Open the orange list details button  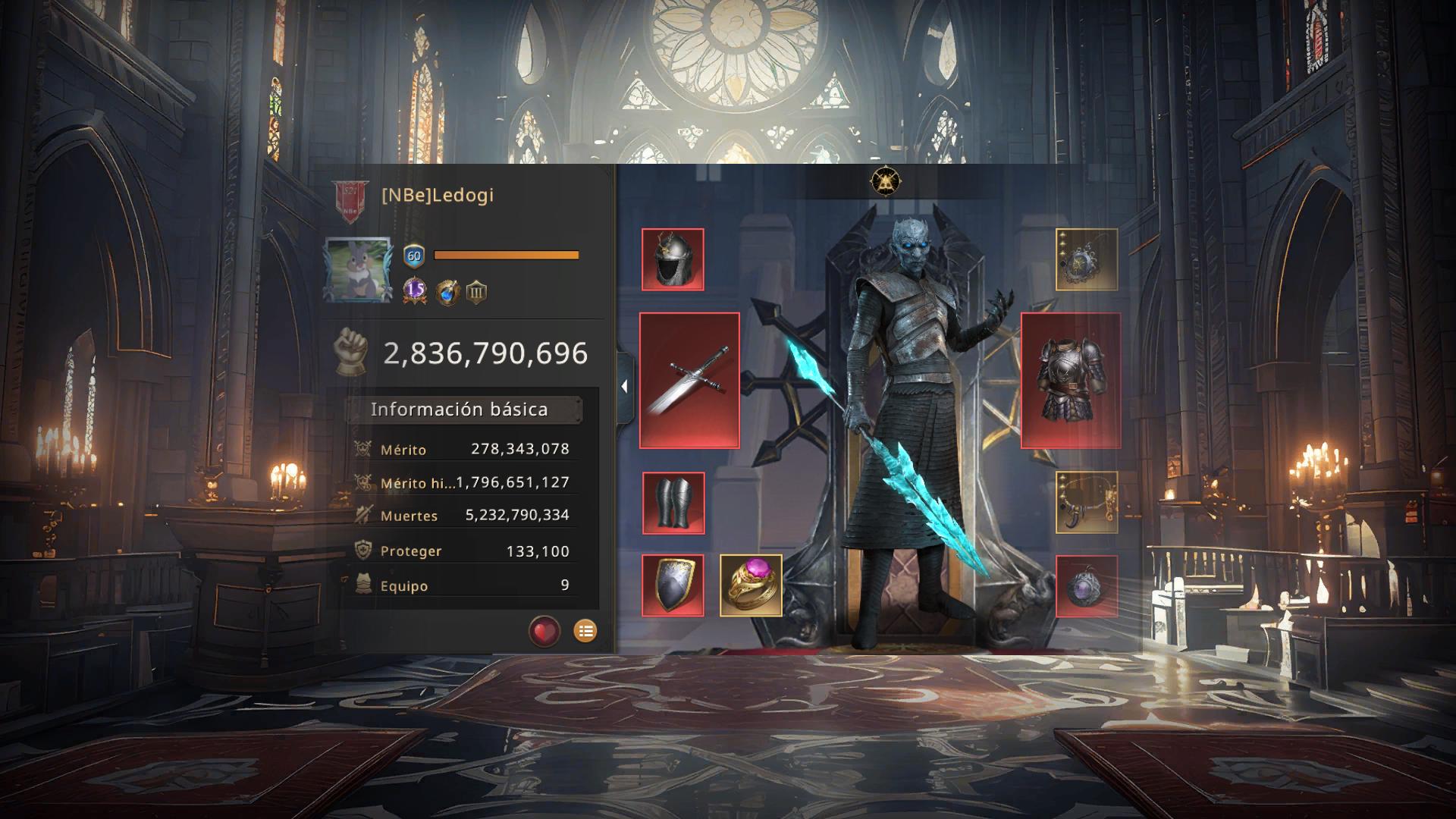click(585, 631)
